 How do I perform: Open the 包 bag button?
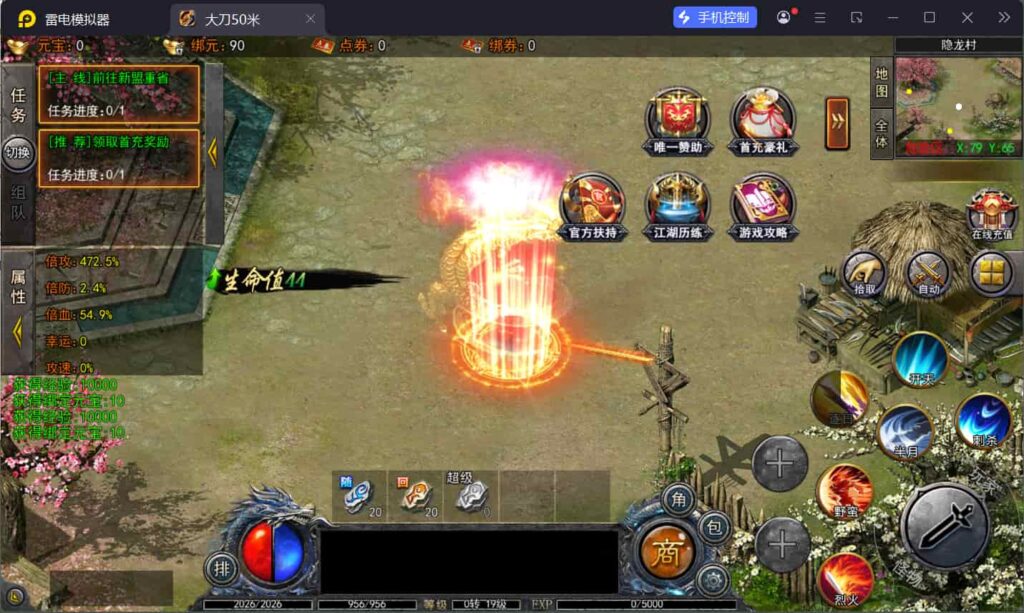(714, 526)
